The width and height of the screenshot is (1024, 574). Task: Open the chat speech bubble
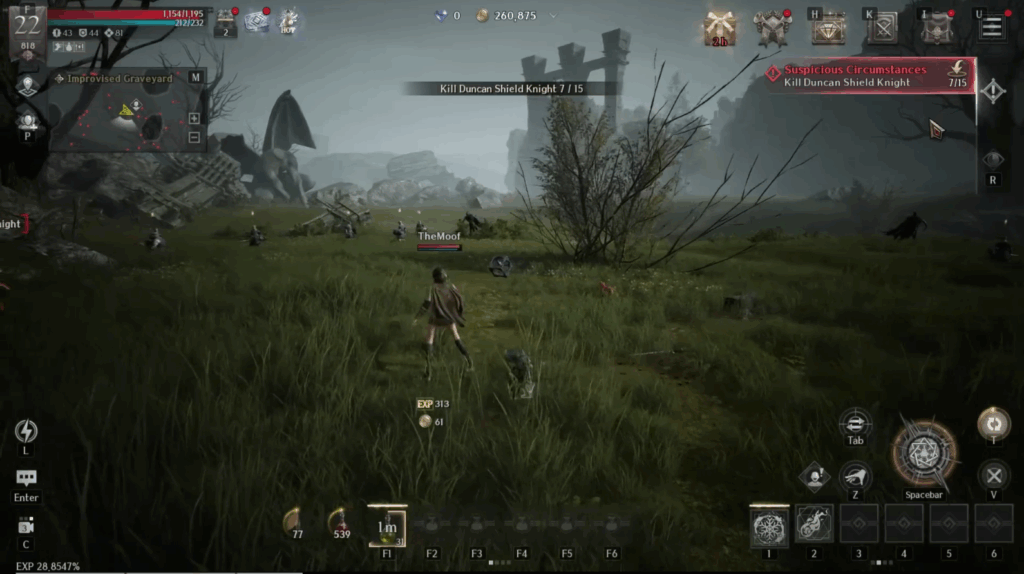coord(26,479)
